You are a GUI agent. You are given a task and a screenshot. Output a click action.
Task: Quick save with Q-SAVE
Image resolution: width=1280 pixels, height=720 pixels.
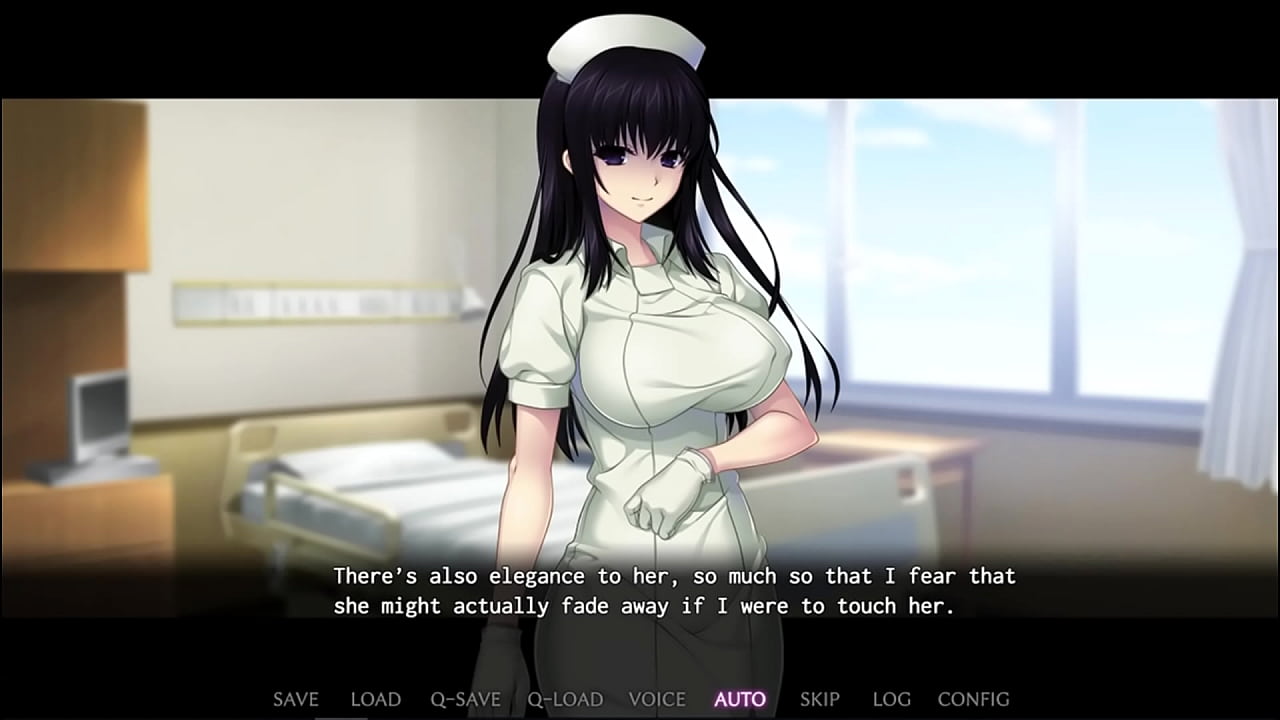point(465,699)
